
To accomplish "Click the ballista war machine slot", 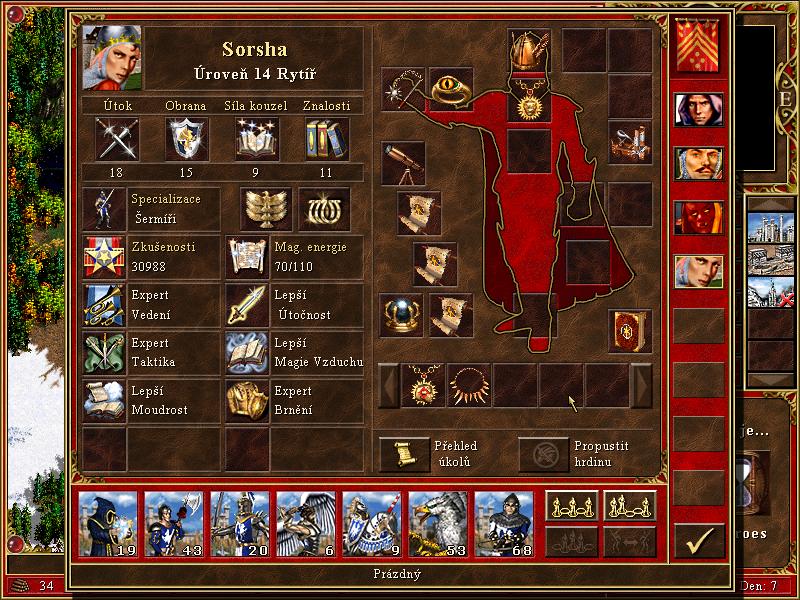I will tap(630, 141).
